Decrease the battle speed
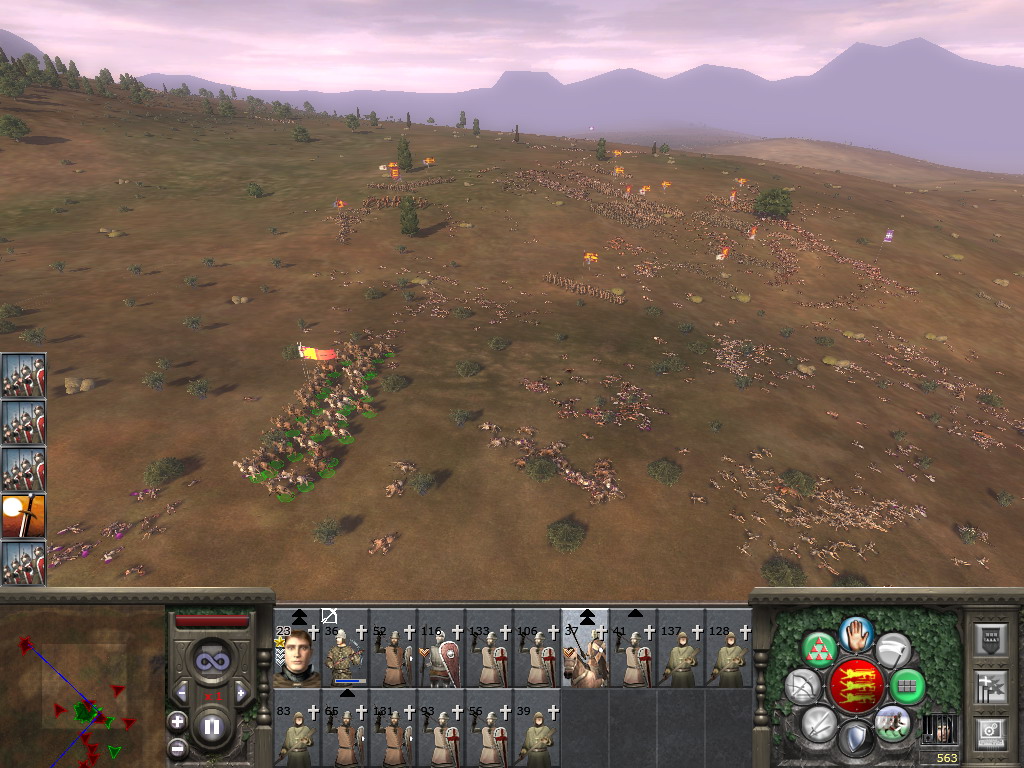The width and height of the screenshot is (1024, 768). coord(181,692)
